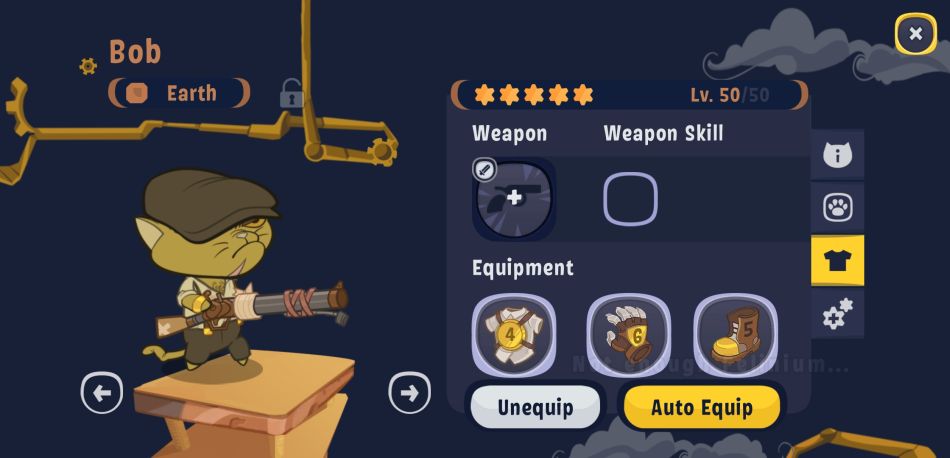
Task: Auto Equip best gear for Bob
Action: click(702, 407)
